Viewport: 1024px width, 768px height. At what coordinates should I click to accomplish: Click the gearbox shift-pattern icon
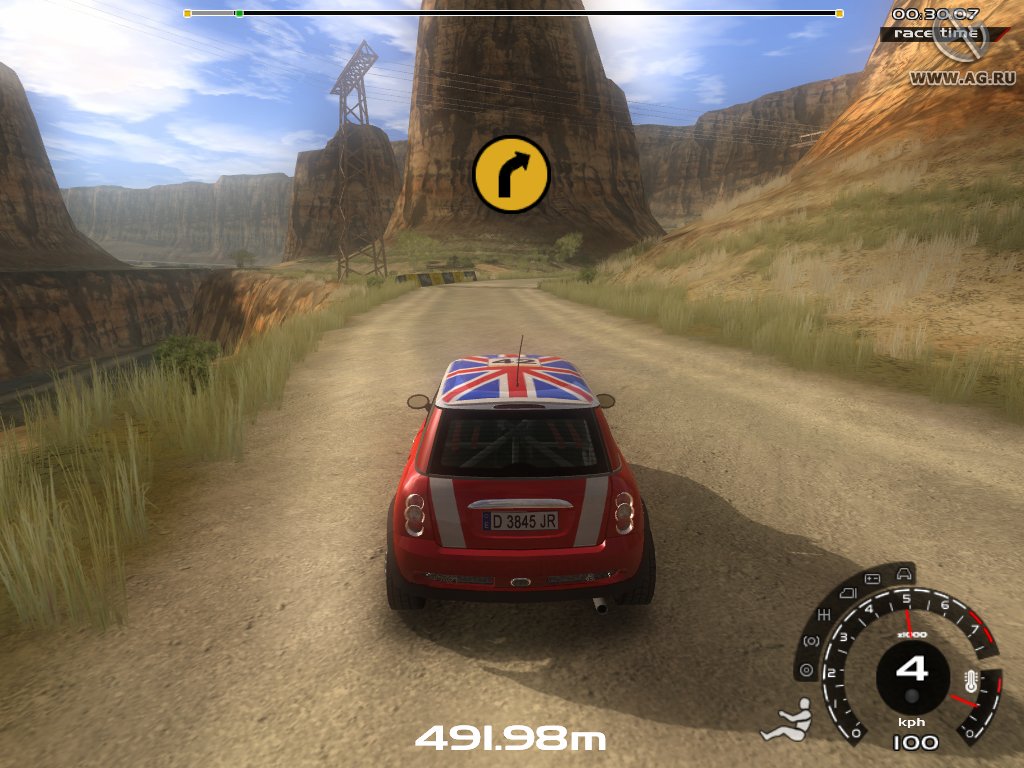[x=824, y=613]
